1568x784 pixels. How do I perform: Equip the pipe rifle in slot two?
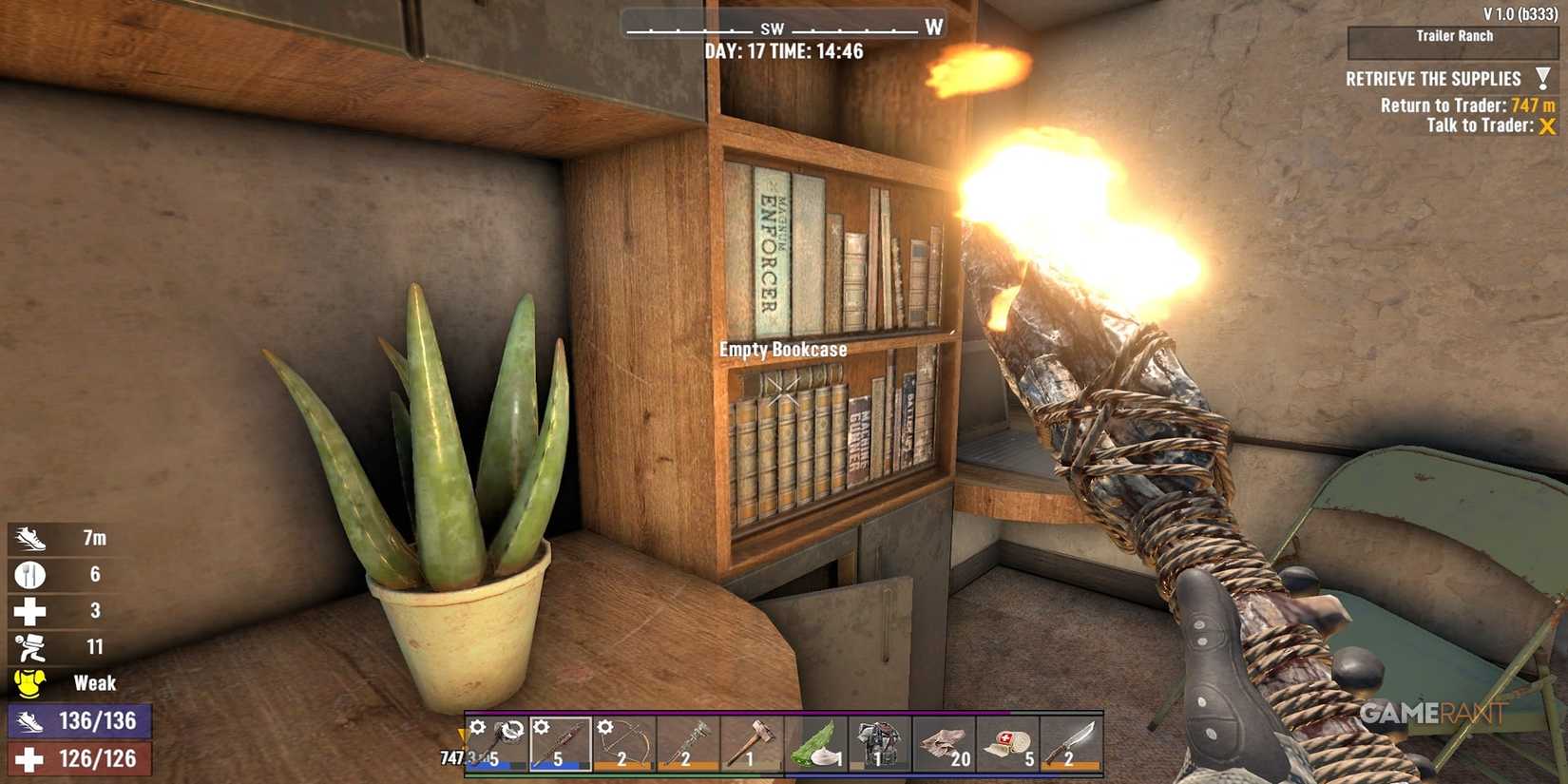tap(559, 746)
